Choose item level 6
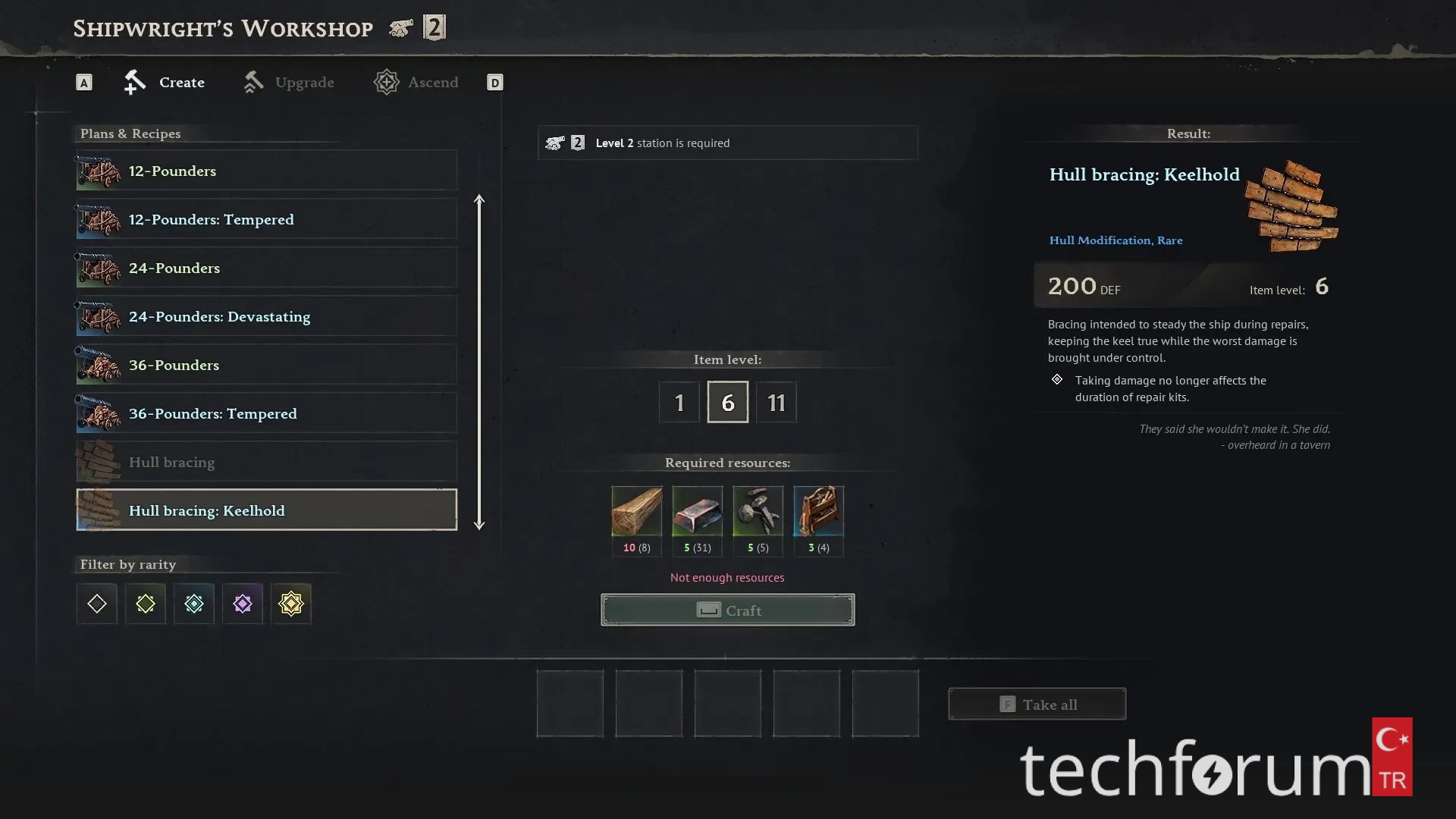This screenshot has height=819, width=1456. (x=727, y=402)
